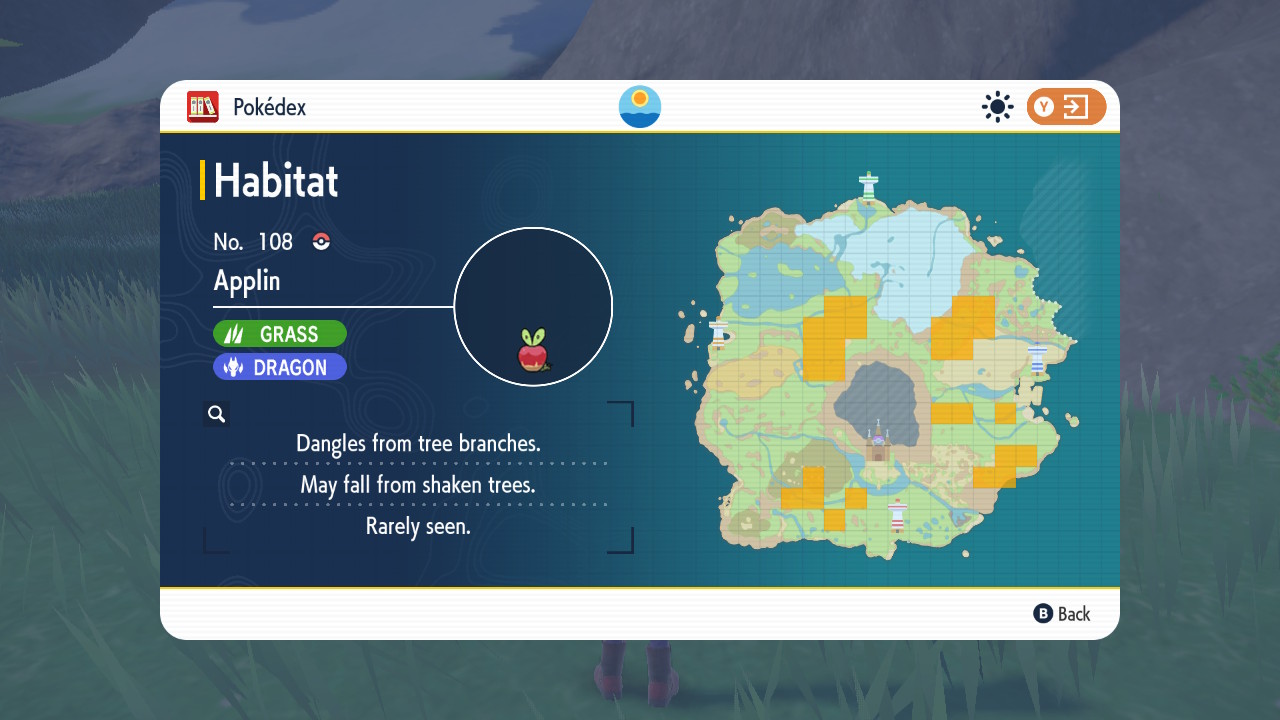
Task: Open the magnifying glass search icon
Action: tap(217, 413)
